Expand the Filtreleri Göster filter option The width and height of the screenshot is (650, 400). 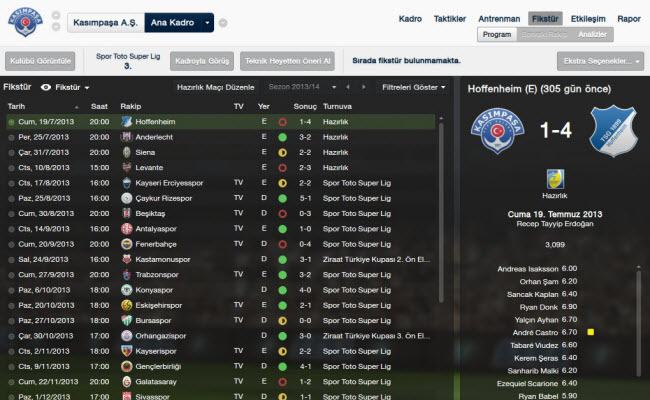(x=413, y=87)
